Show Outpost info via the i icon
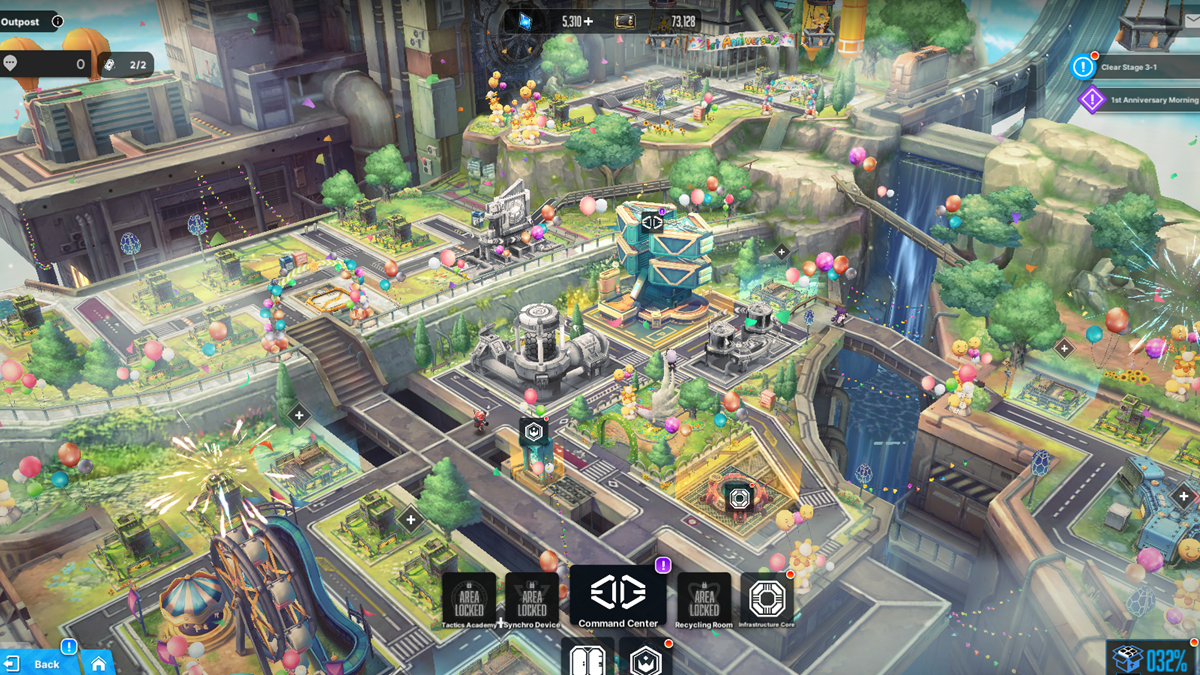 (x=57, y=21)
